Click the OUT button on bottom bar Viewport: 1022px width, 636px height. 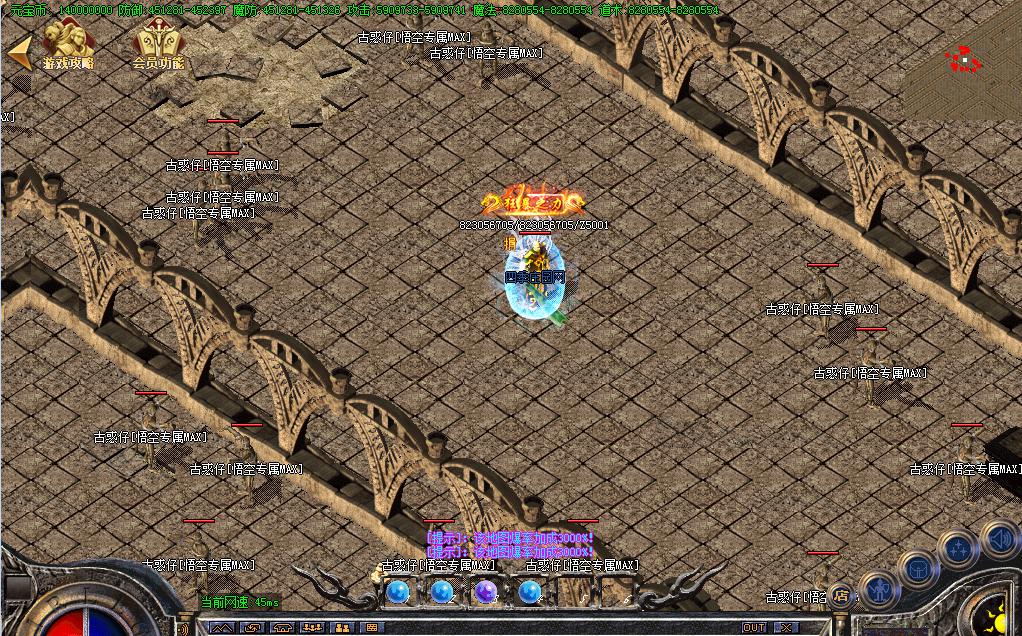click(754, 628)
